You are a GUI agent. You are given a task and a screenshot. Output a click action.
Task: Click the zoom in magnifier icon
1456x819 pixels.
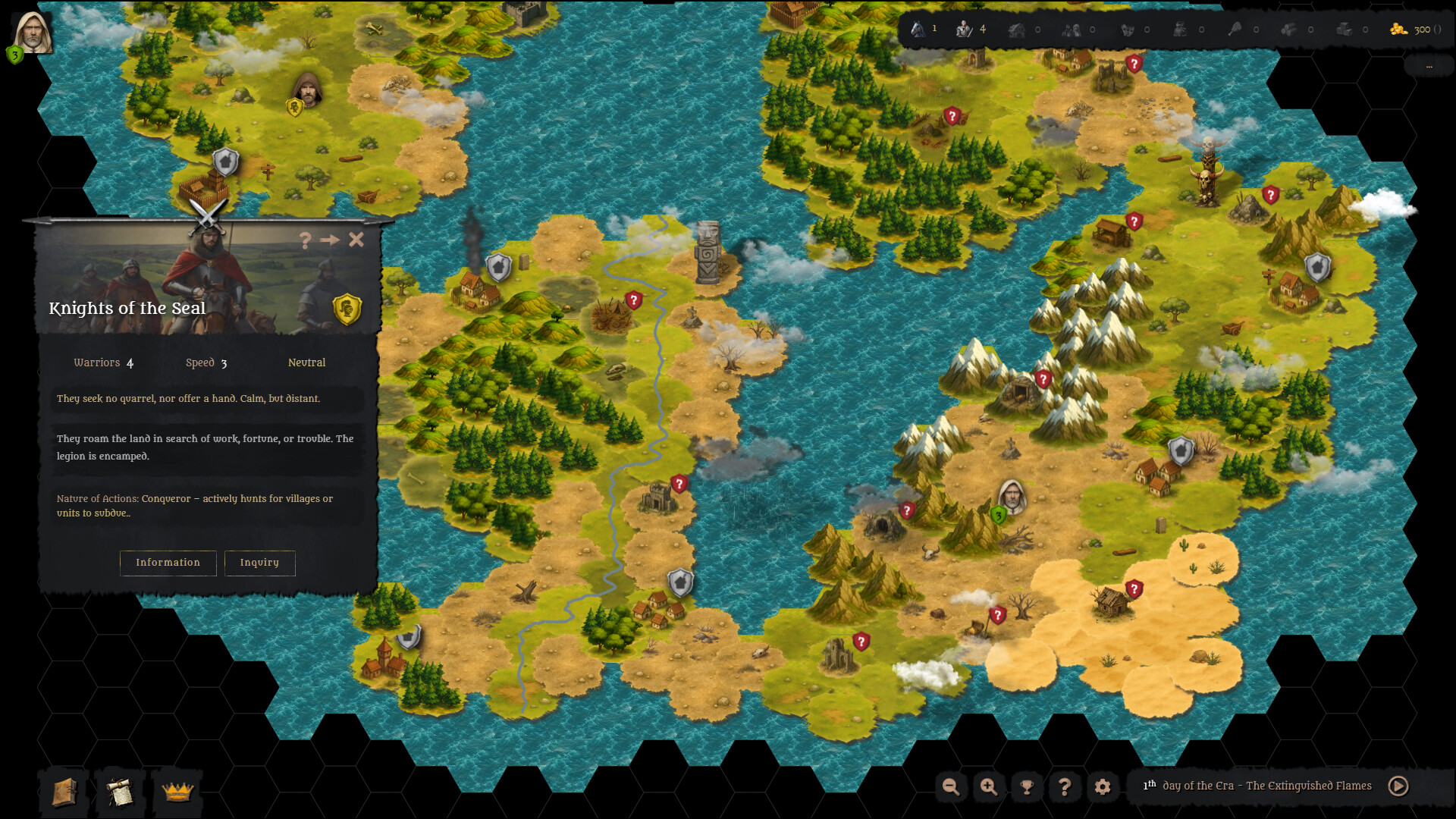989,787
